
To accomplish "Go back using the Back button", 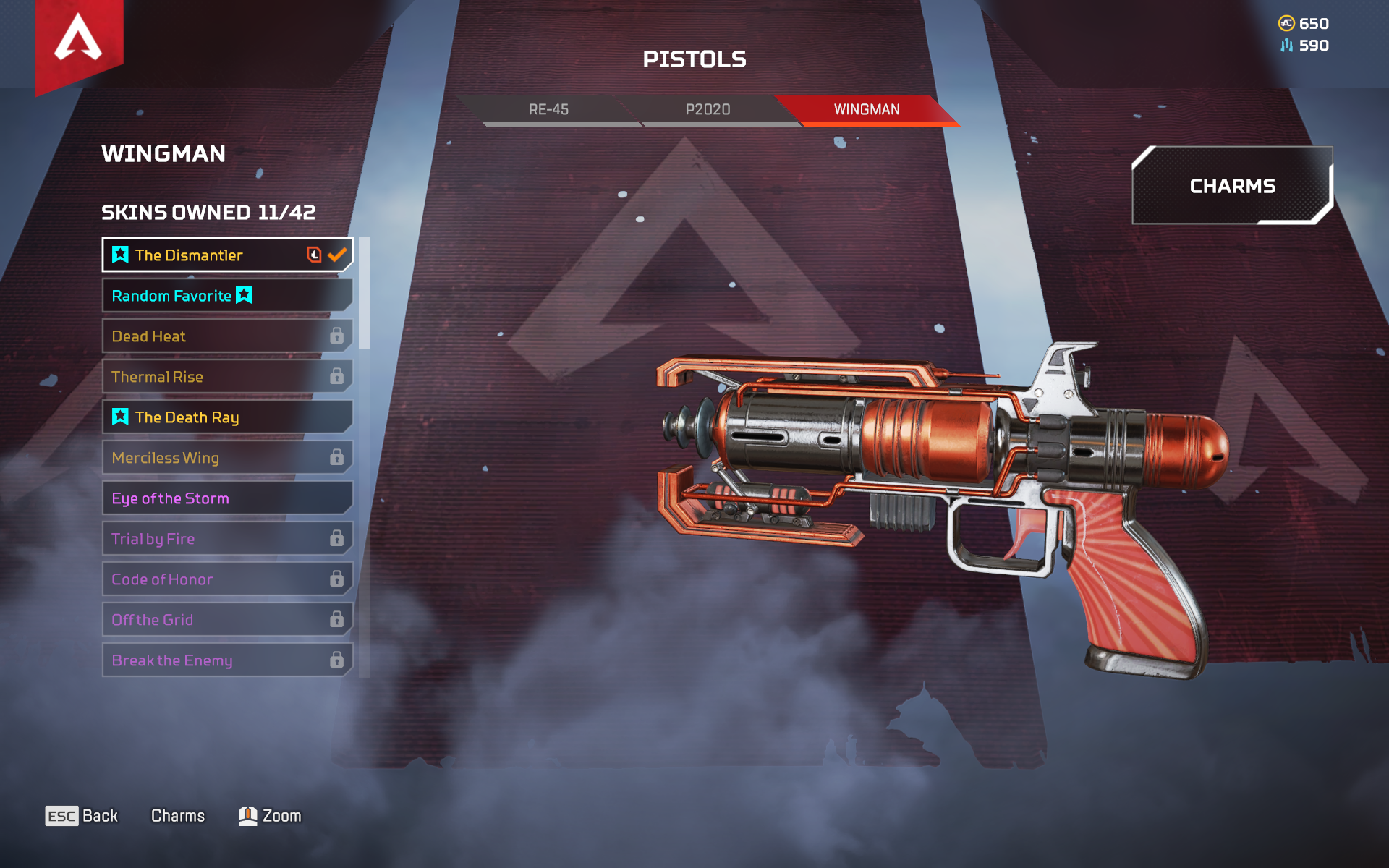I will tap(82, 816).
